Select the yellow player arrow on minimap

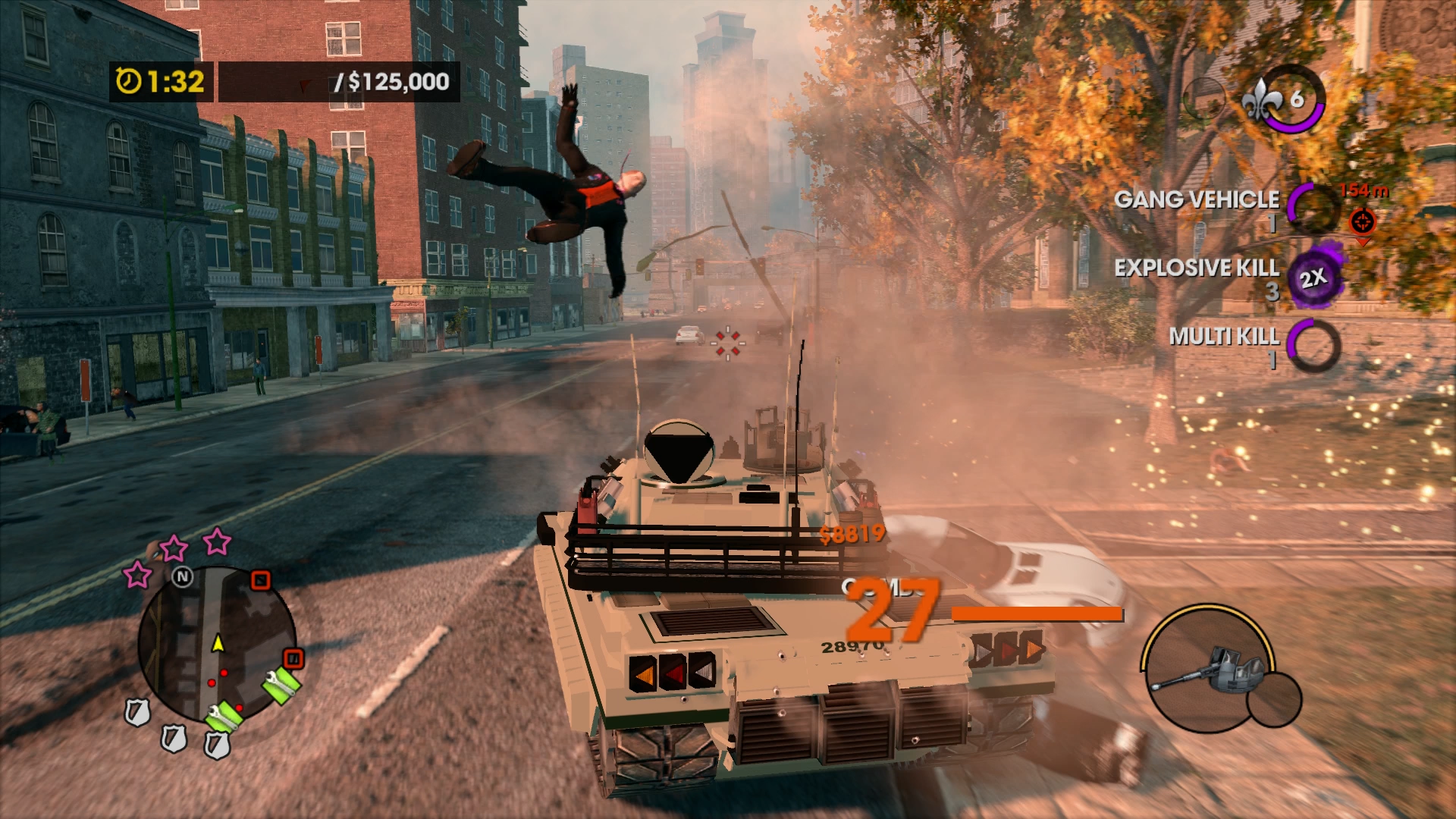218,643
